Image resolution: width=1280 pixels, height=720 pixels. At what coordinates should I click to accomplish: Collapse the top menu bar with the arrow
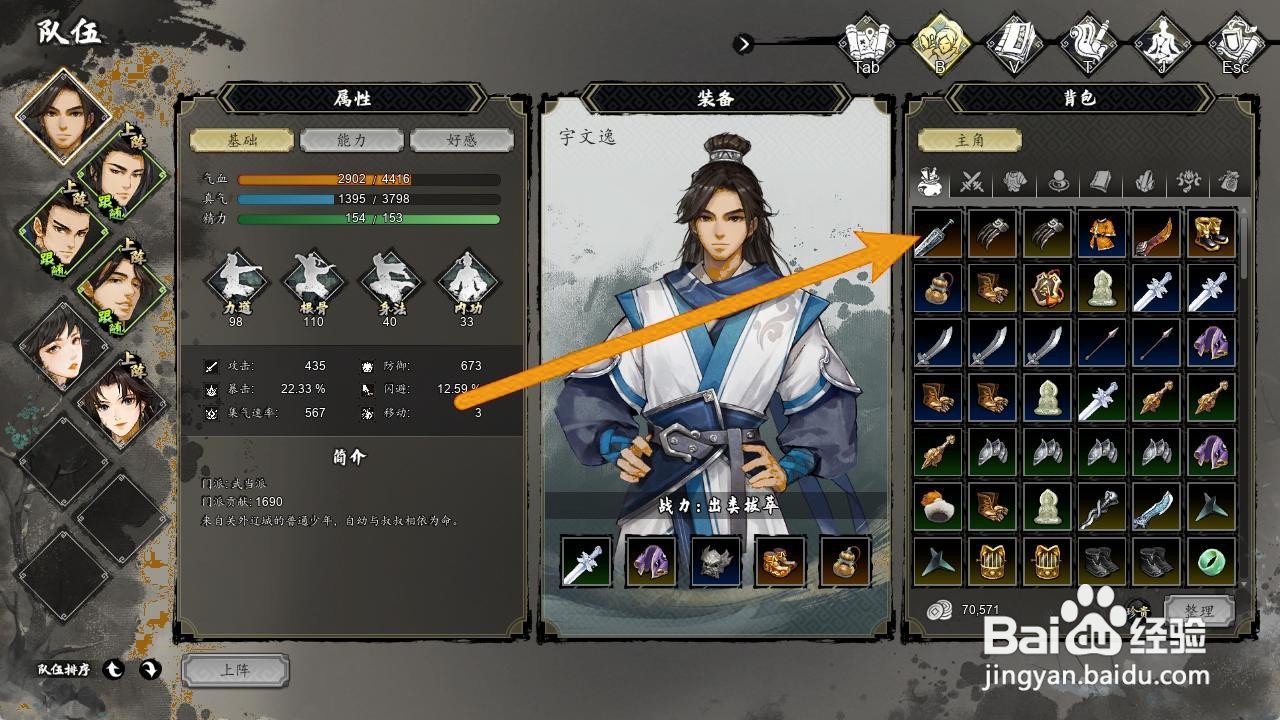(744, 44)
